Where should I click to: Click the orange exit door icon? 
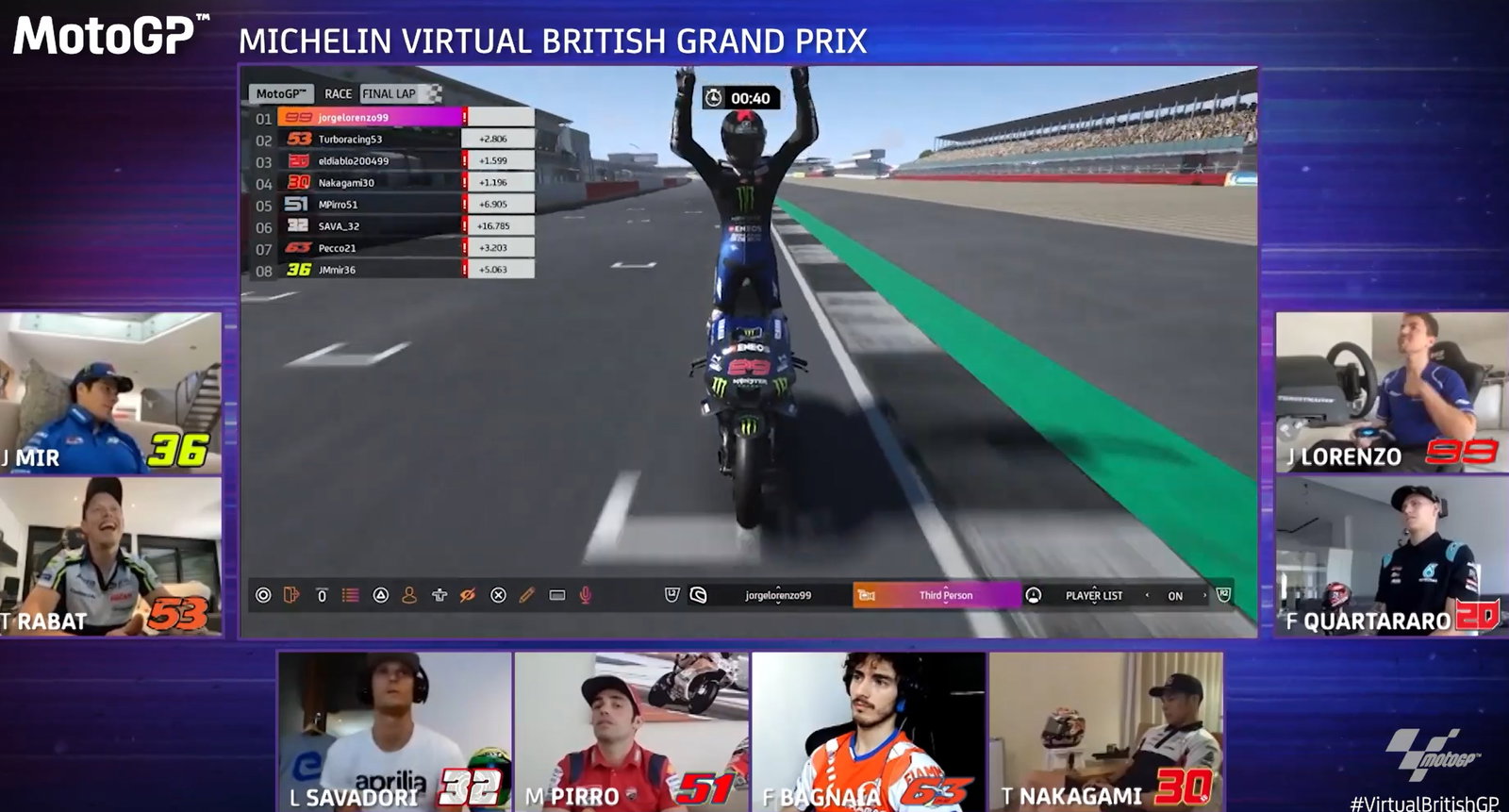coord(291,595)
